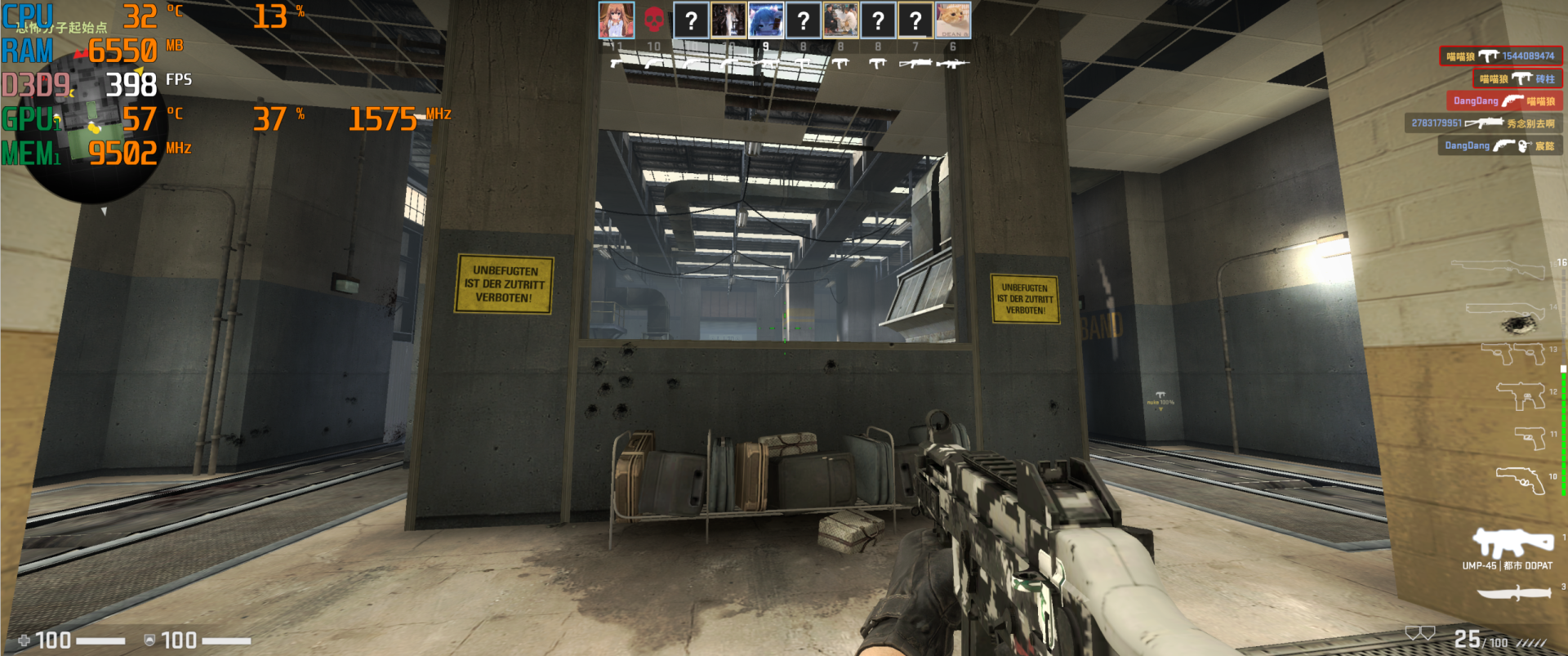
Task: Select the avatar showing a woman in white
Action: click(728, 20)
